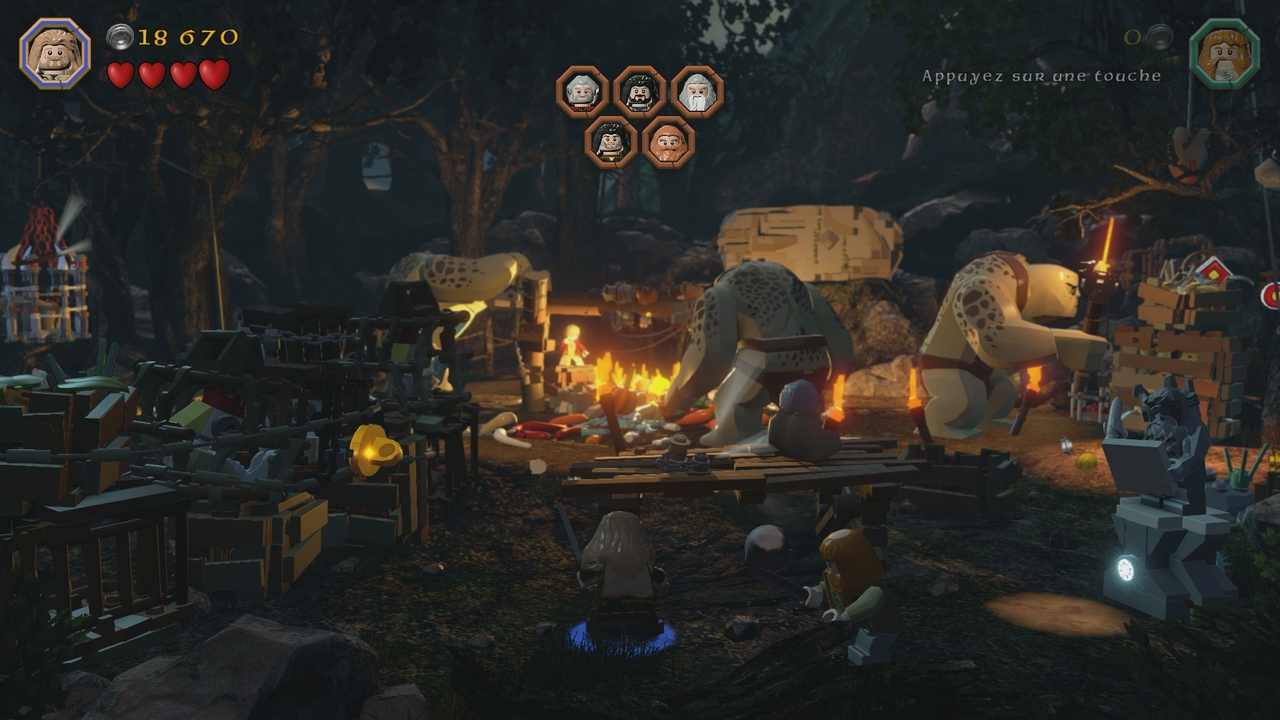Switch to the grey-haired dwarf in red
The image size is (1280, 720).
click(582, 92)
